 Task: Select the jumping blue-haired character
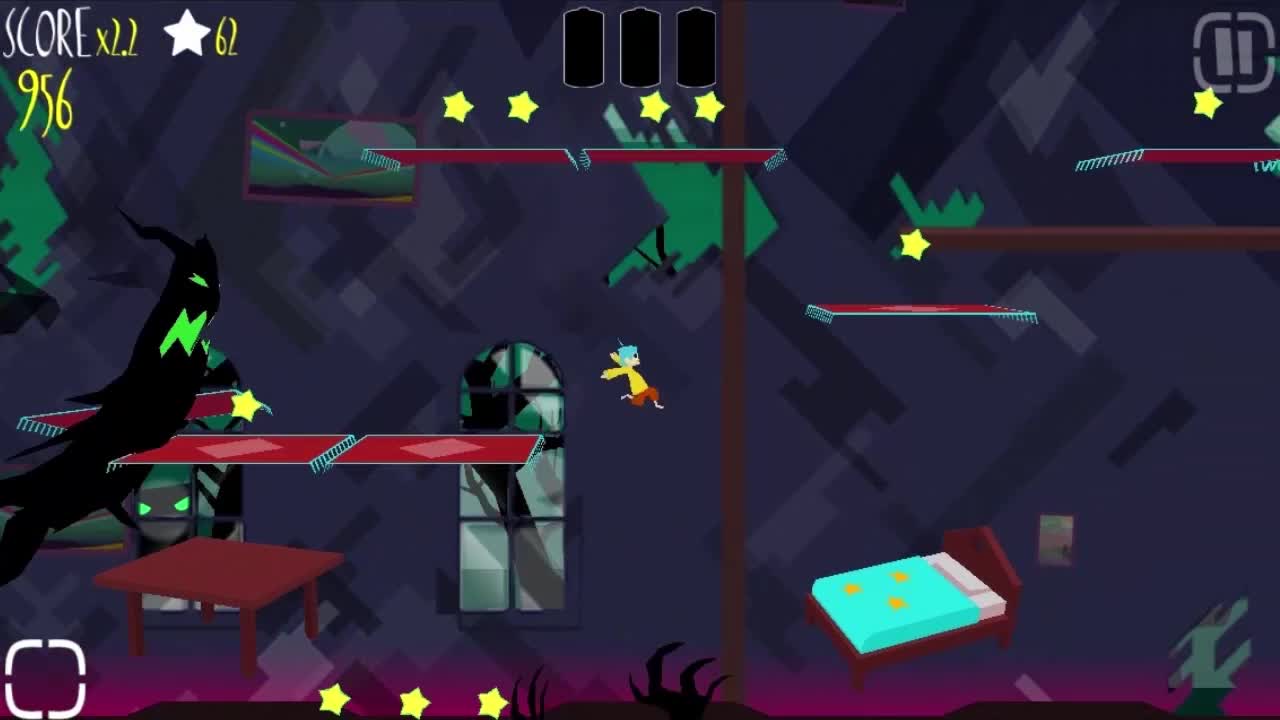[x=630, y=380]
